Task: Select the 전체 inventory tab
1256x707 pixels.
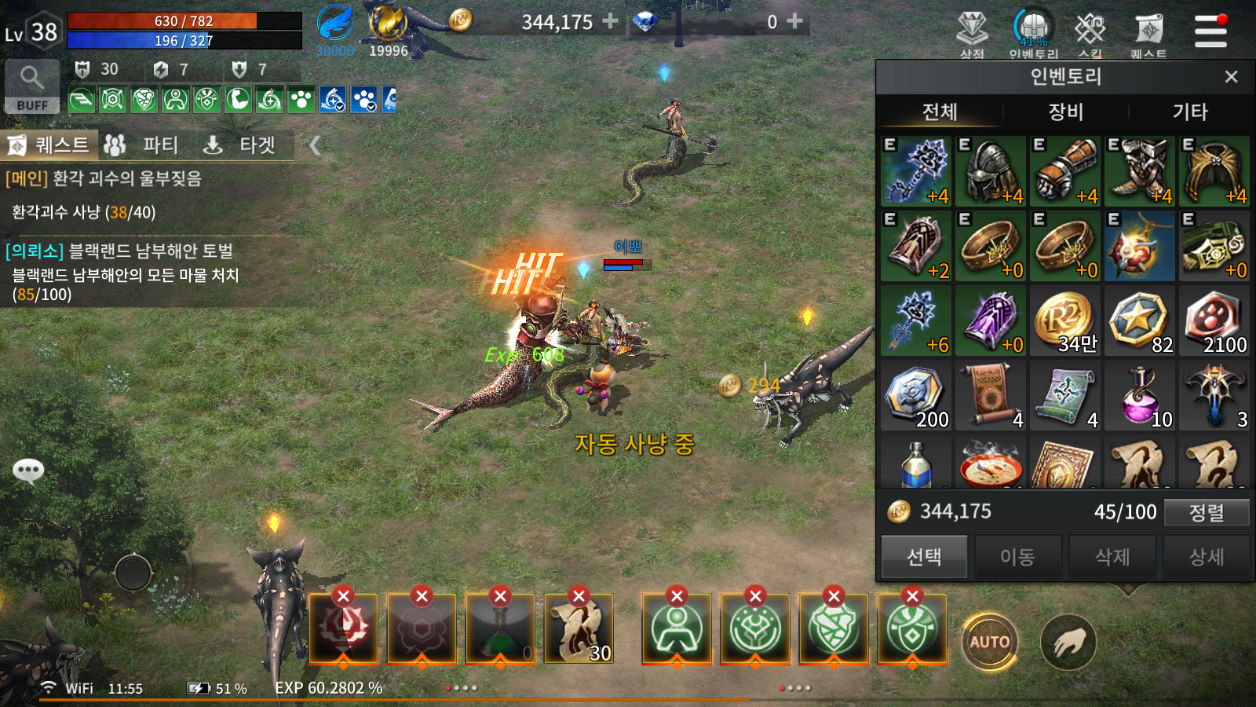Action: click(x=940, y=112)
